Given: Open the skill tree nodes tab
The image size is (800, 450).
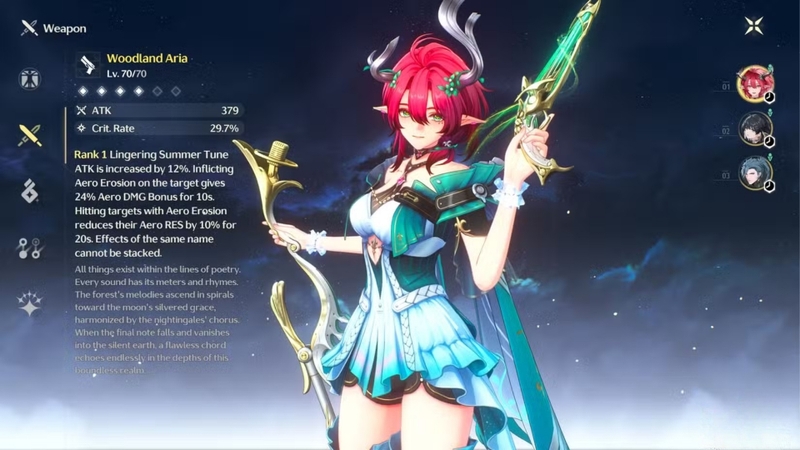Looking at the screenshot, I should [x=29, y=248].
